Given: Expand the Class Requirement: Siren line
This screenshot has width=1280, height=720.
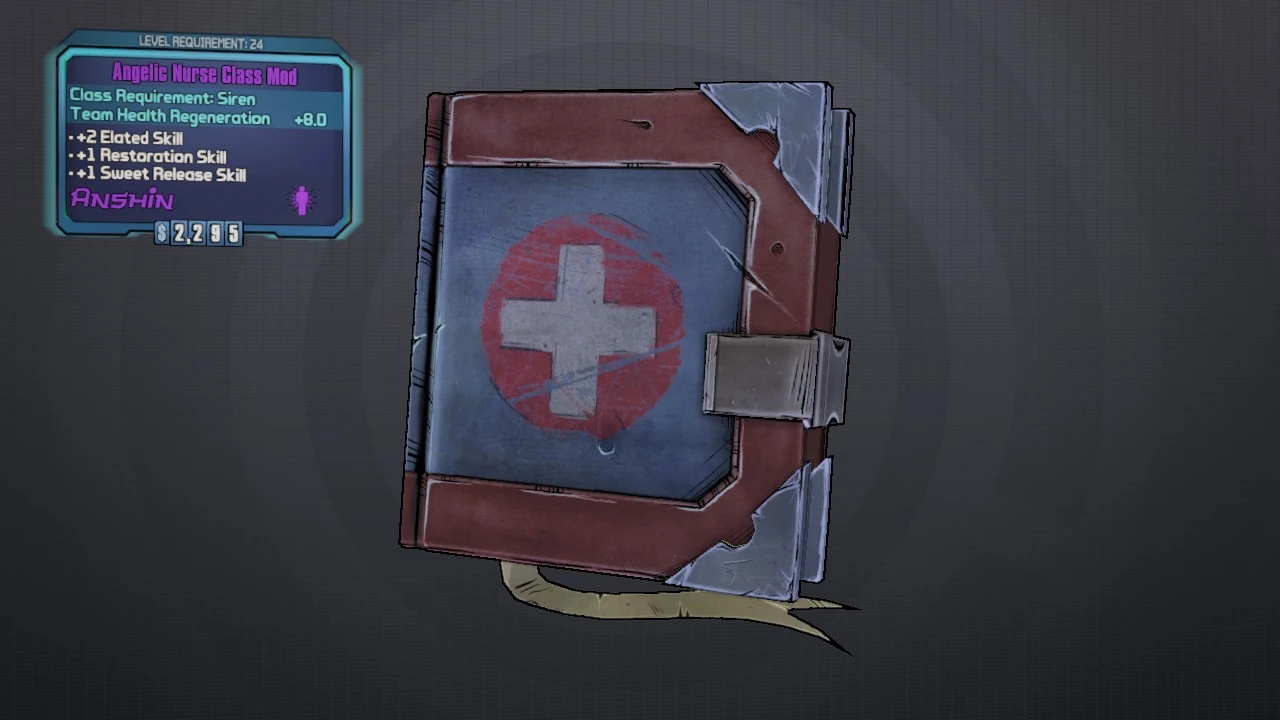Looking at the screenshot, I should point(162,97).
